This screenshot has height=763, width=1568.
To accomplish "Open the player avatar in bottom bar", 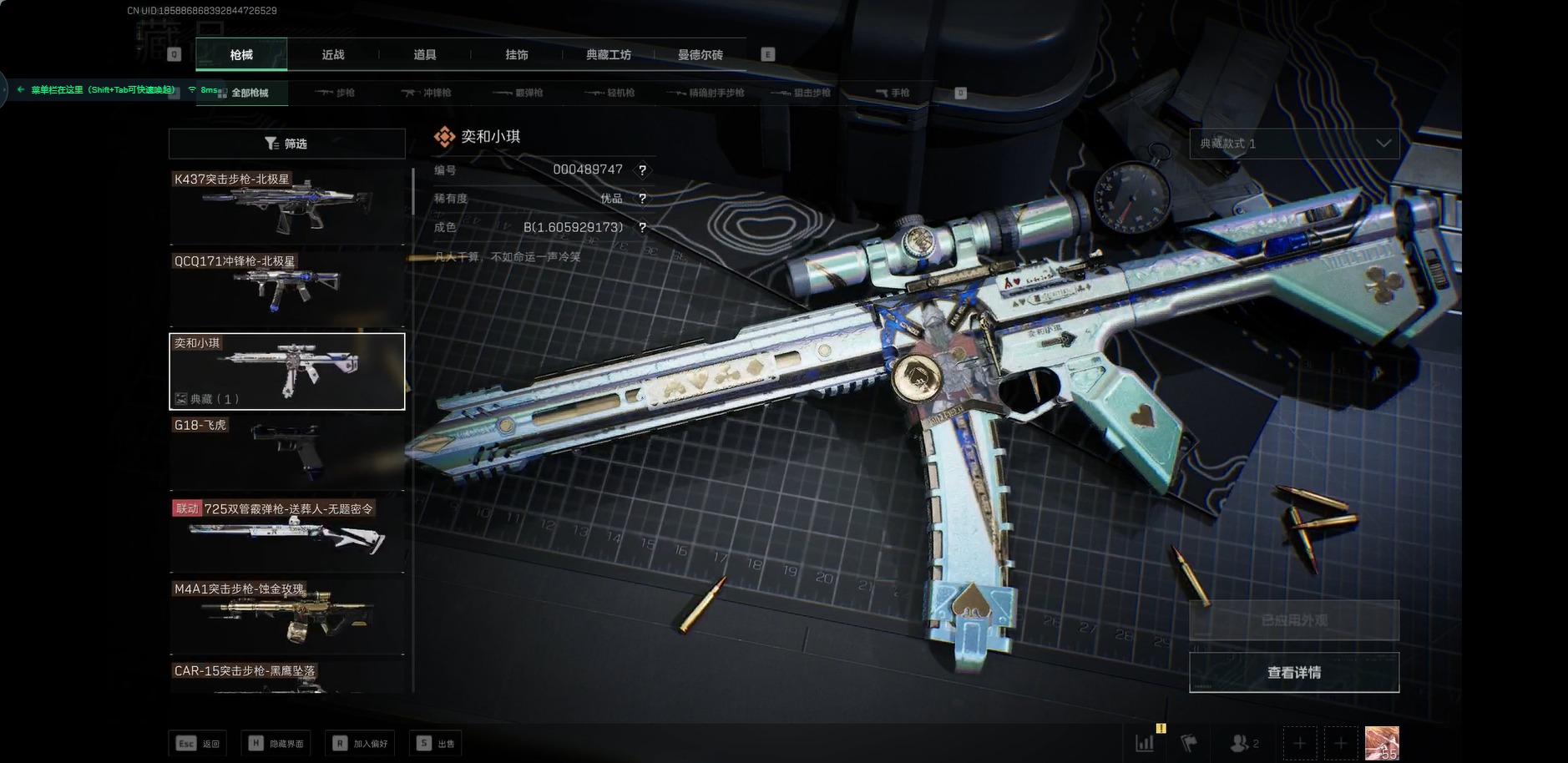I will [x=1382, y=743].
